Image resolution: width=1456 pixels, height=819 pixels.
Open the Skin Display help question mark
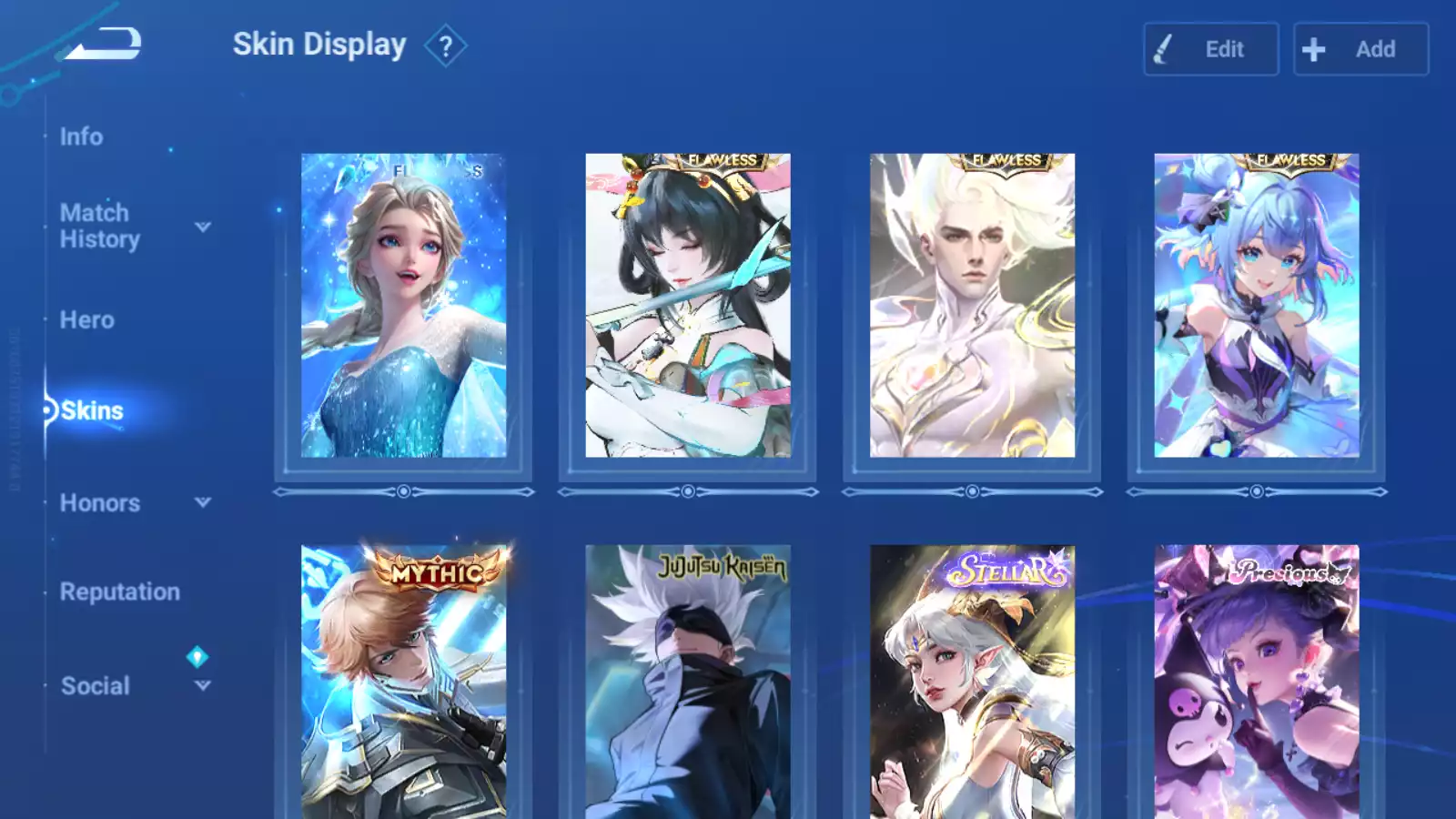pos(445,46)
